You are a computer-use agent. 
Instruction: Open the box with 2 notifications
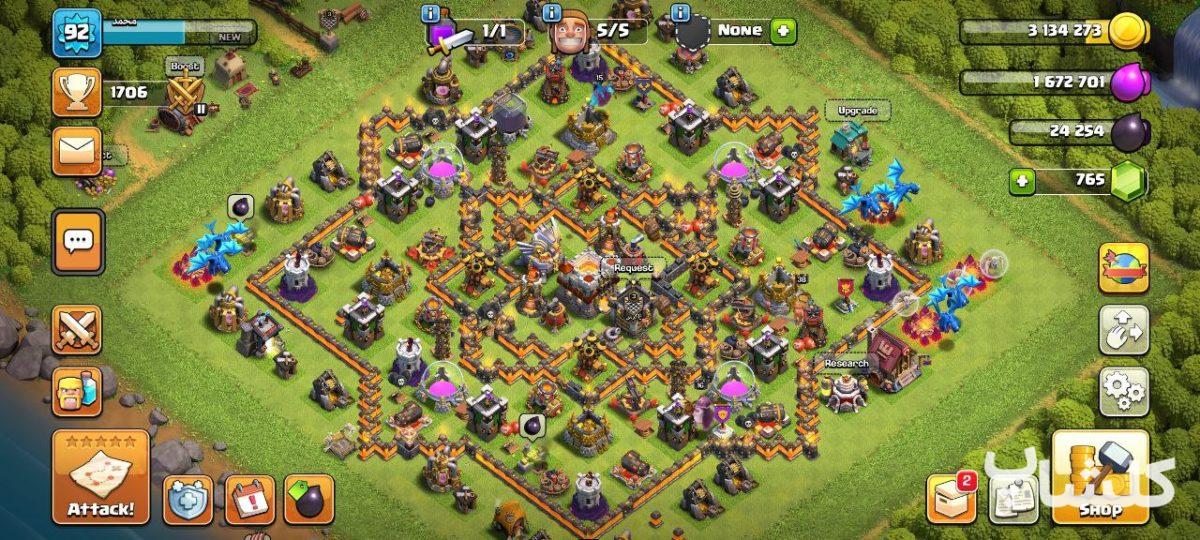point(951,496)
